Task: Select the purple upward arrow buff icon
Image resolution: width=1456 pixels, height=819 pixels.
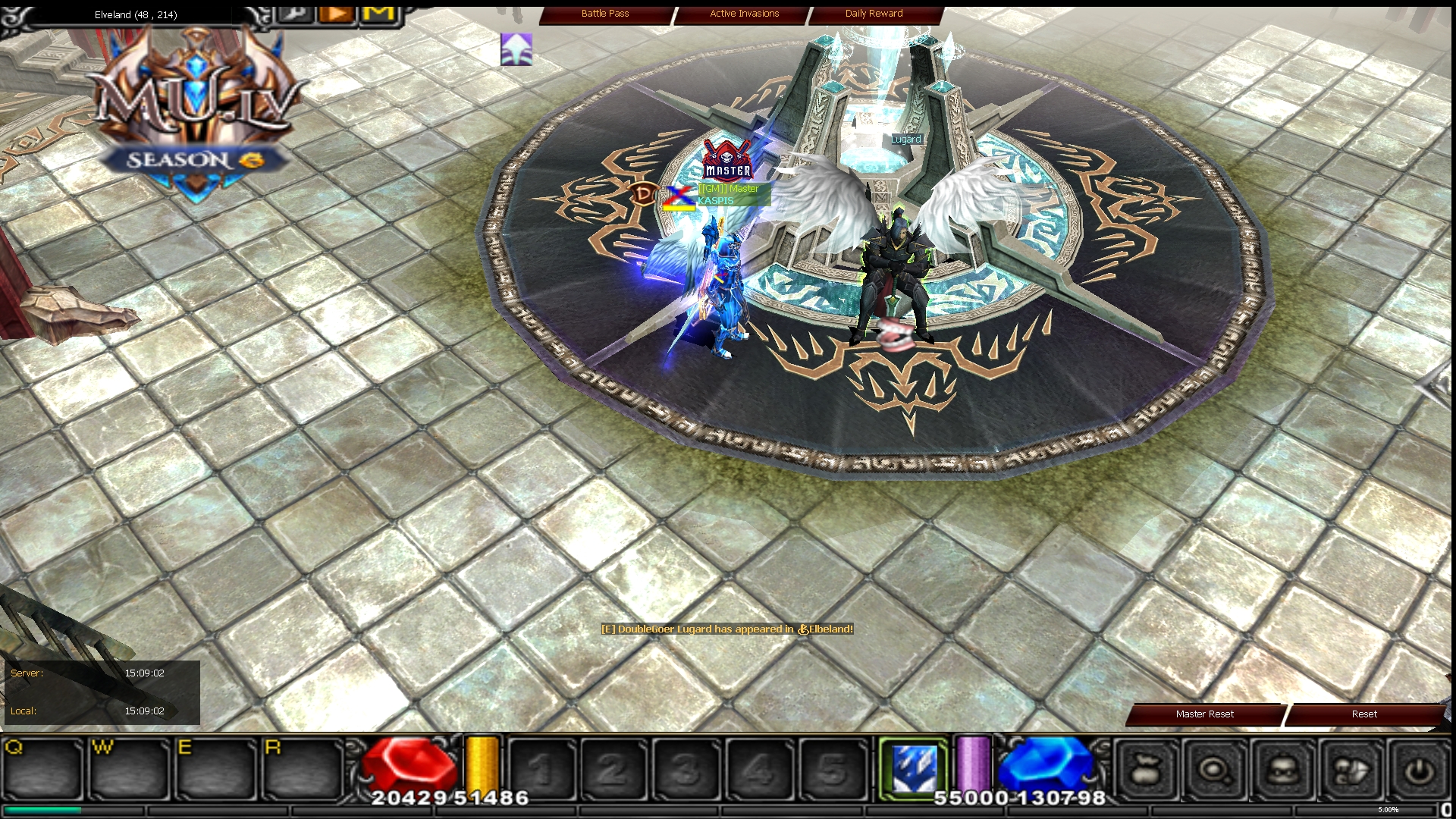Action: [516, 49]
